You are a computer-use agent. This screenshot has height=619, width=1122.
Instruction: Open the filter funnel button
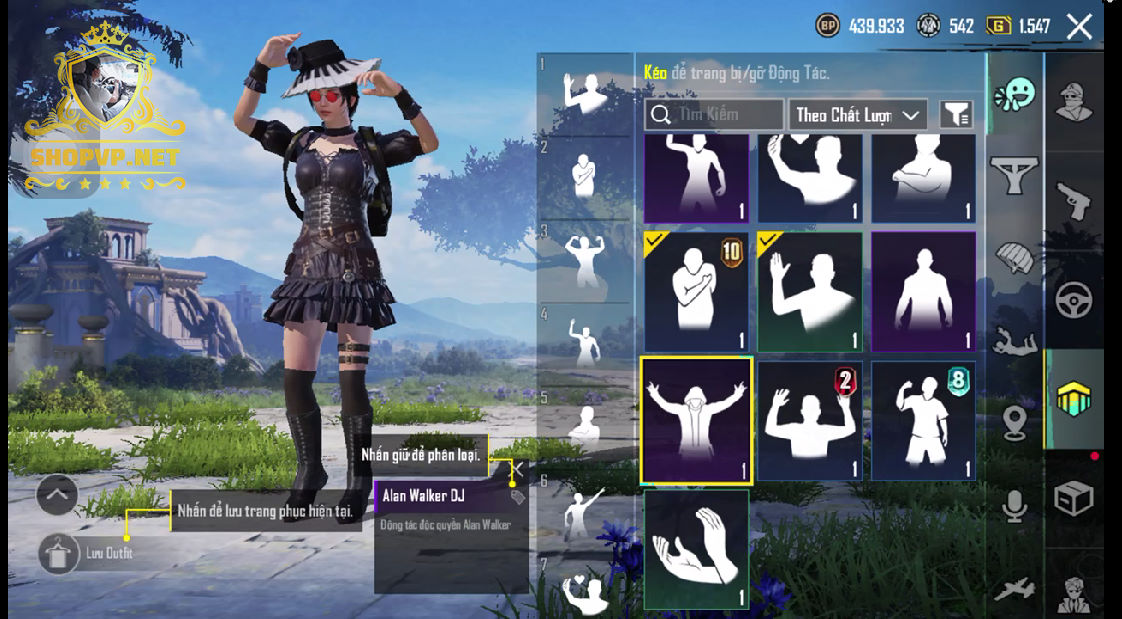pos(956,115)
